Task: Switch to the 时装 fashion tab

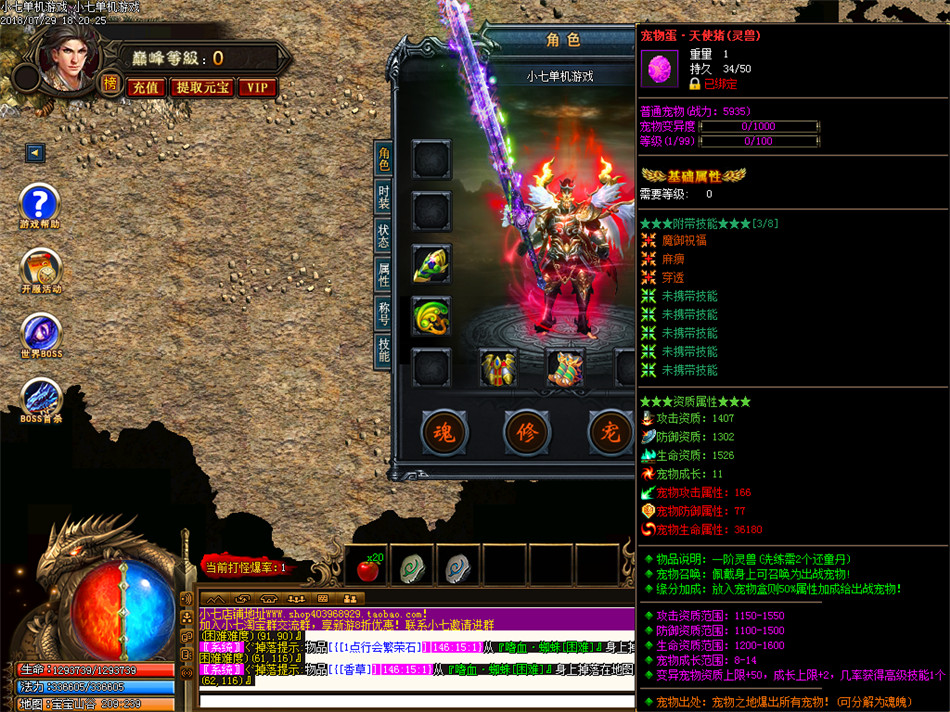Action: [x=383, y=196]
